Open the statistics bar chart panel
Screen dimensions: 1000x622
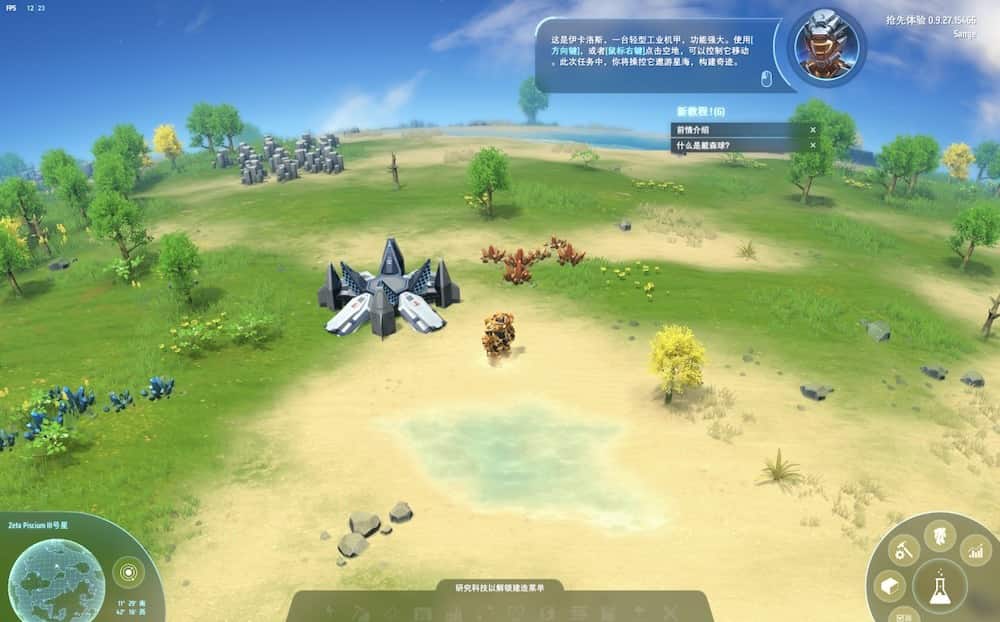pos(975,550)
